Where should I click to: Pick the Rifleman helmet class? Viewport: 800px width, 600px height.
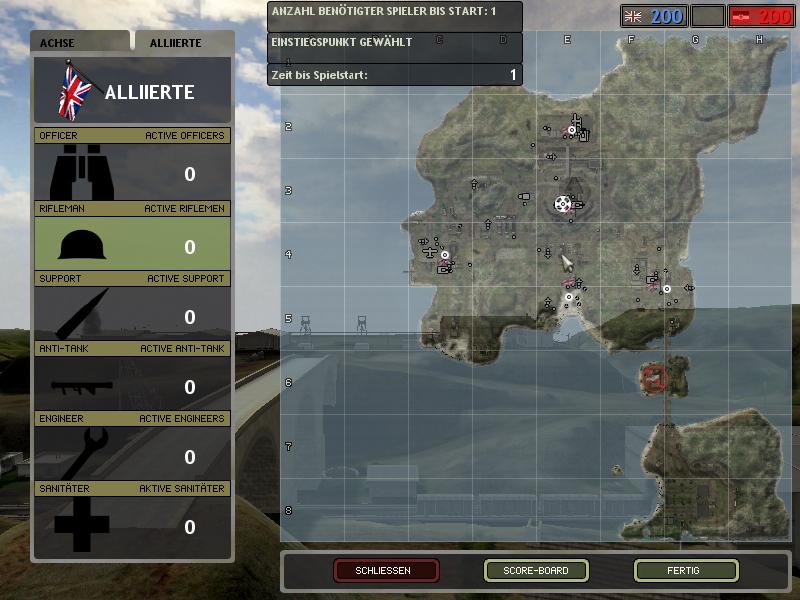(x=132, y=244)
